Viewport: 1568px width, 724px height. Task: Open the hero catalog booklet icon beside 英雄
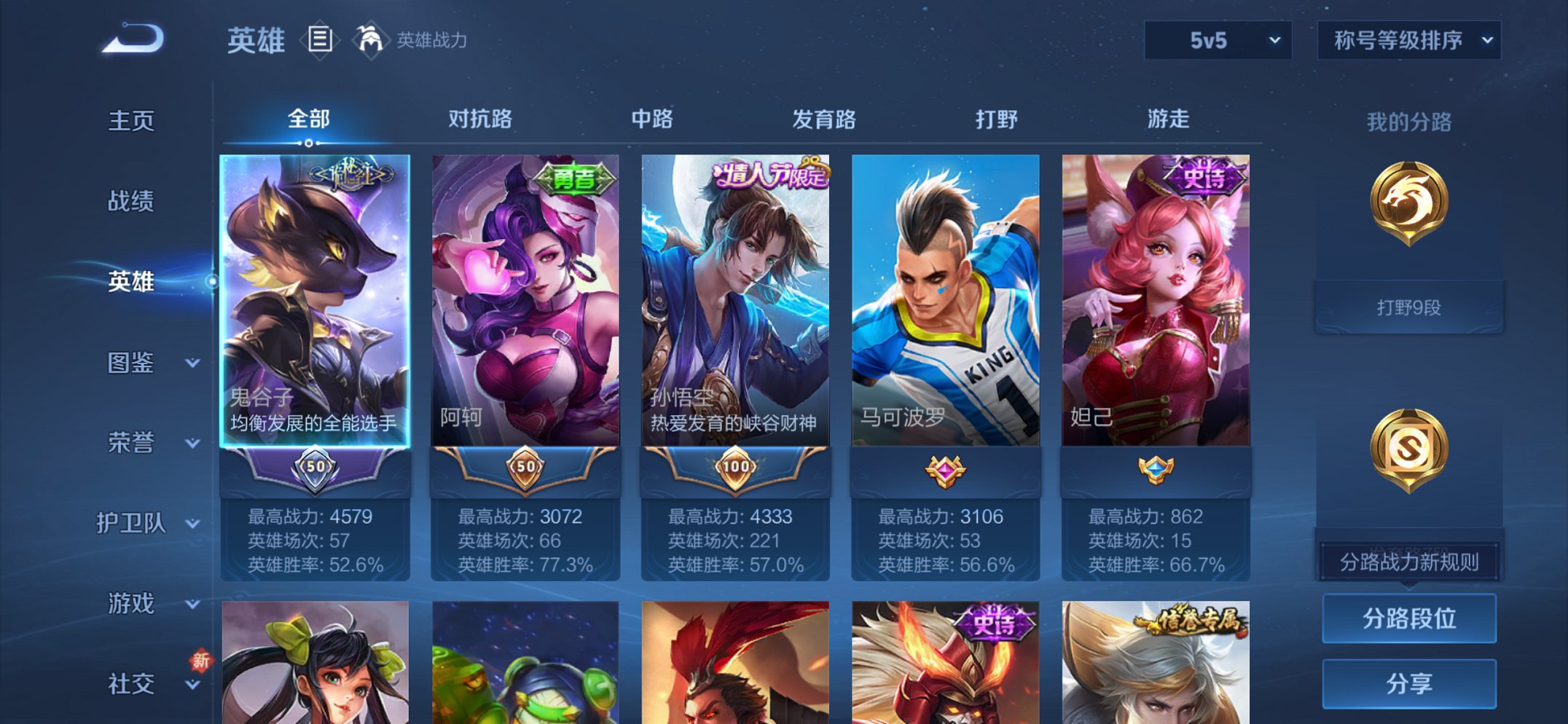[319, 40]
